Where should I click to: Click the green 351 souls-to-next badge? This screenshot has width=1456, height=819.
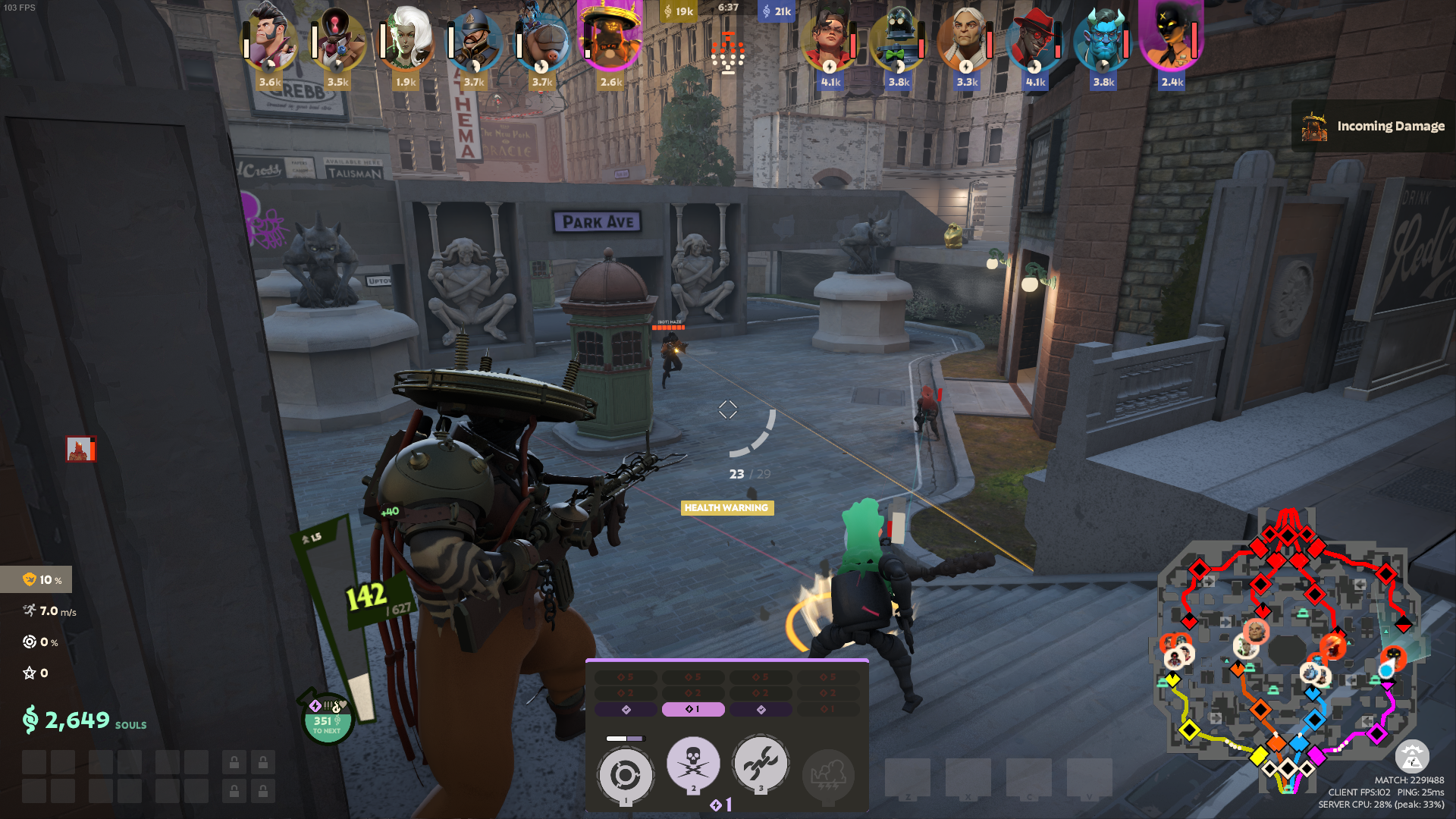(327, 721)
